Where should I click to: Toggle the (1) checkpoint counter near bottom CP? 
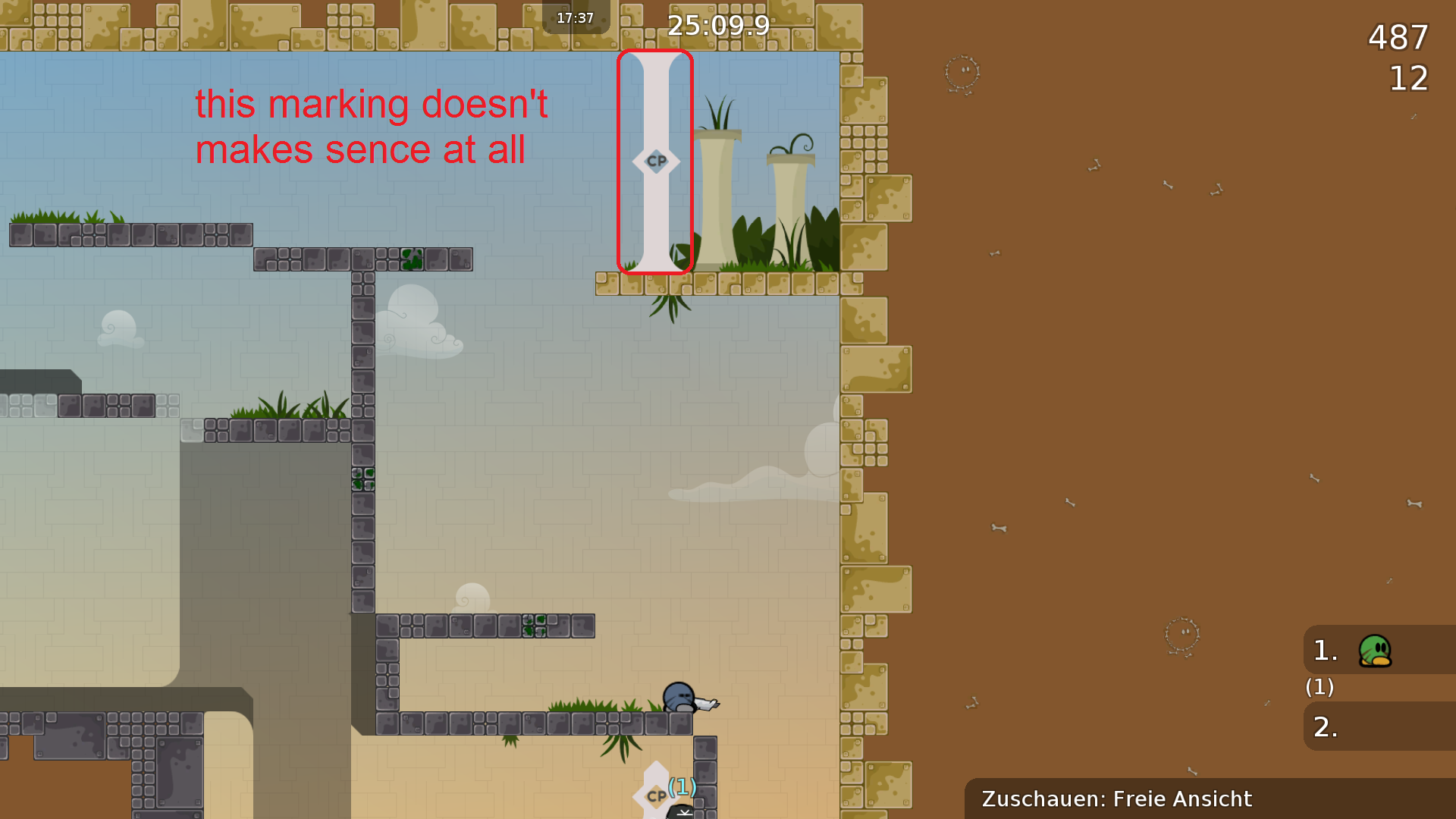point(680,789)
